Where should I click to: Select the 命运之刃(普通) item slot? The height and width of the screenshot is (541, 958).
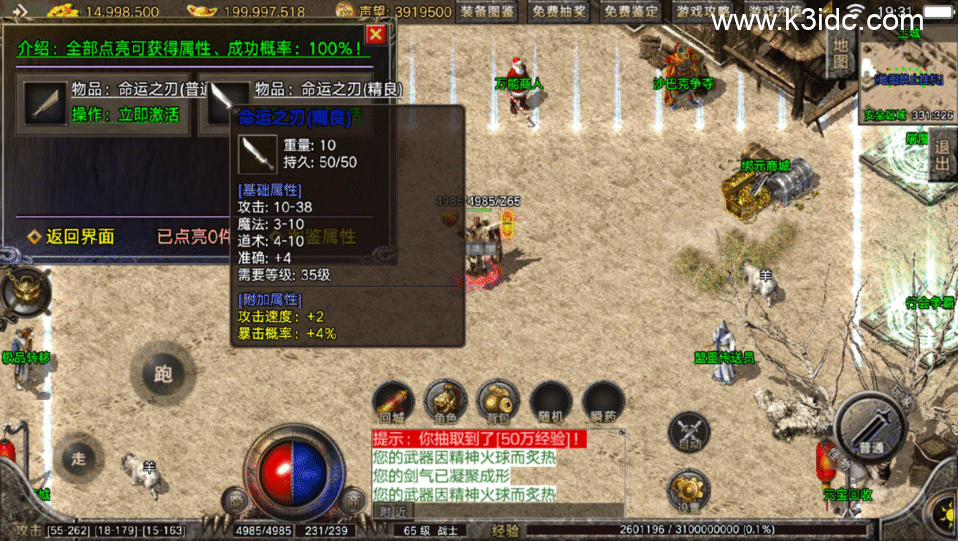tap(46, 102)
